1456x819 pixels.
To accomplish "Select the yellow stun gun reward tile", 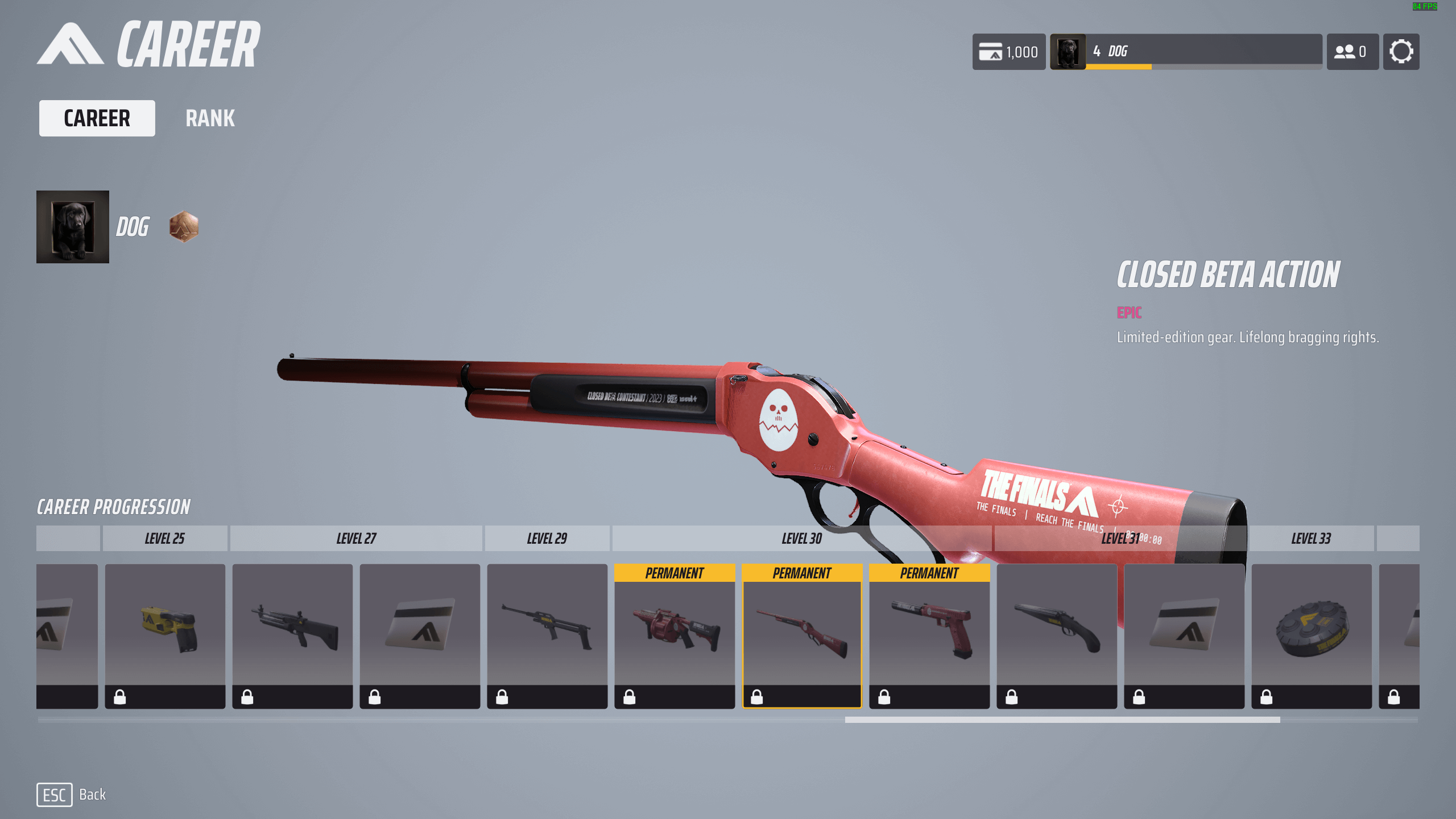I will pyautogui.click(x=165, y=635).
